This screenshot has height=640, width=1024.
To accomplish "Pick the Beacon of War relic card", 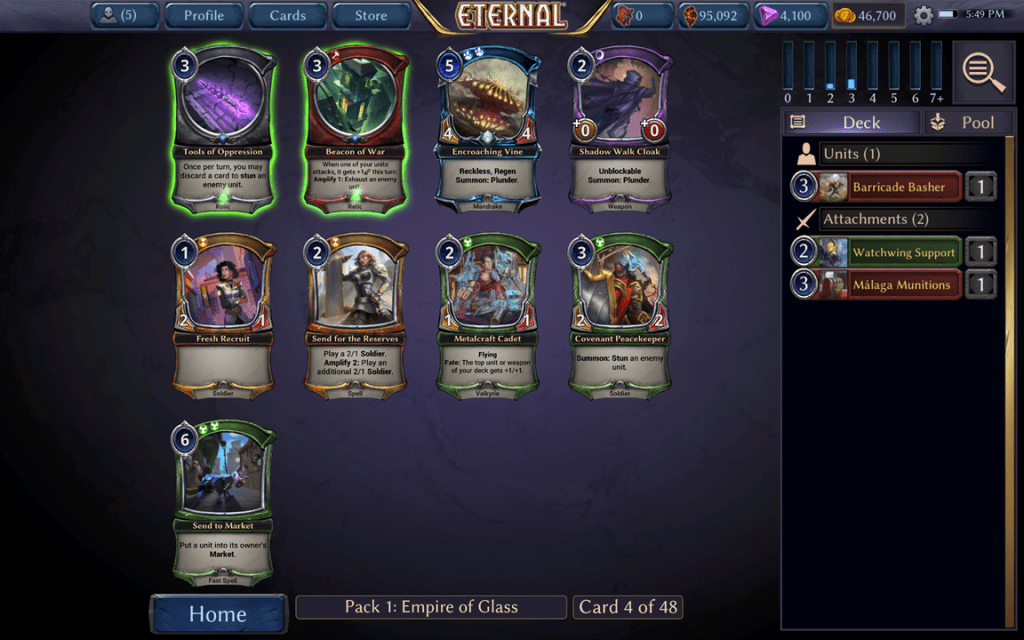I will (x=355, y=130).
